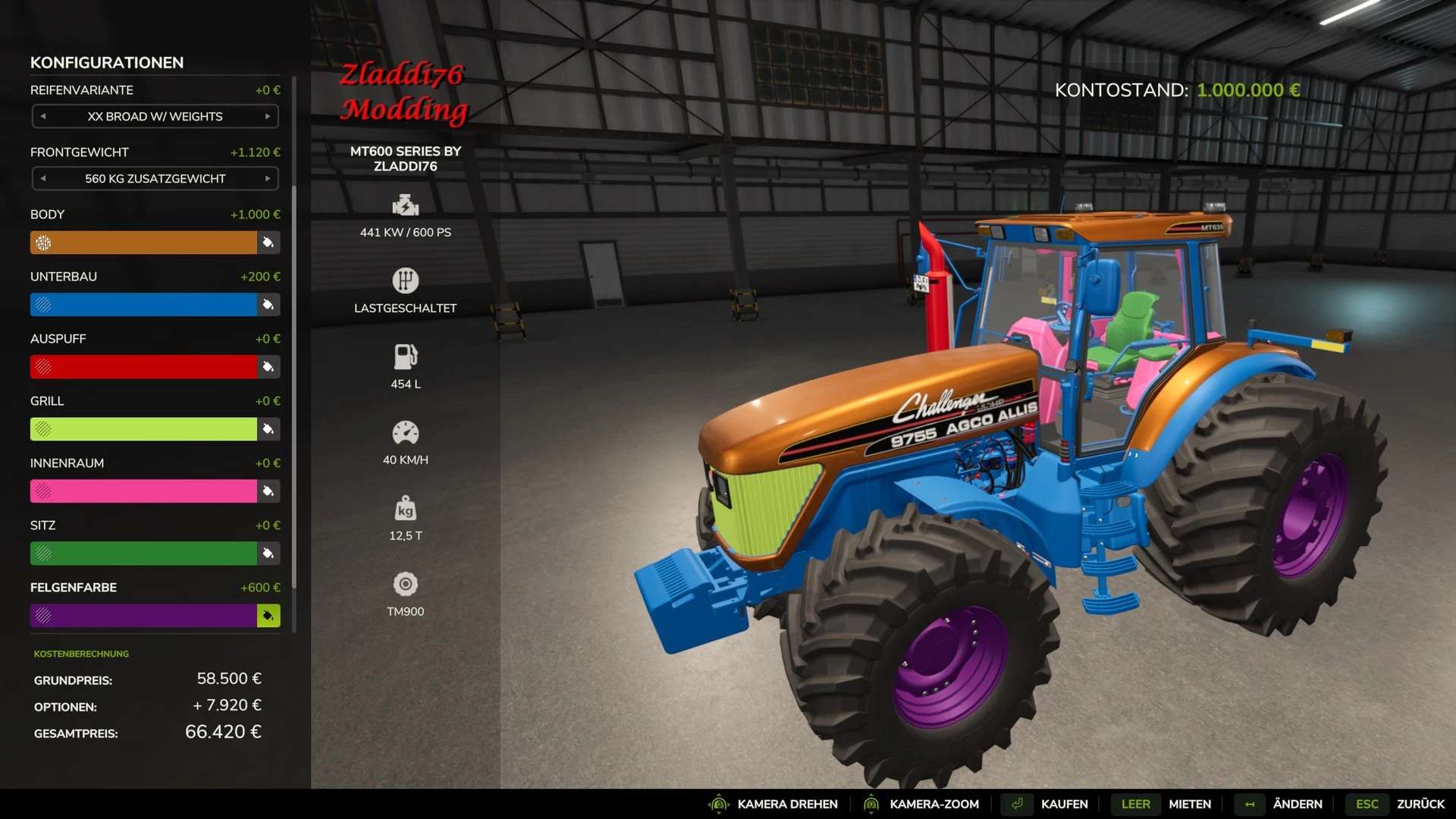Image resolution: width=1456 pixels, height=819 pixels.
Task: Select next Reifenvariante tire option
Action: tap(268, 117)
